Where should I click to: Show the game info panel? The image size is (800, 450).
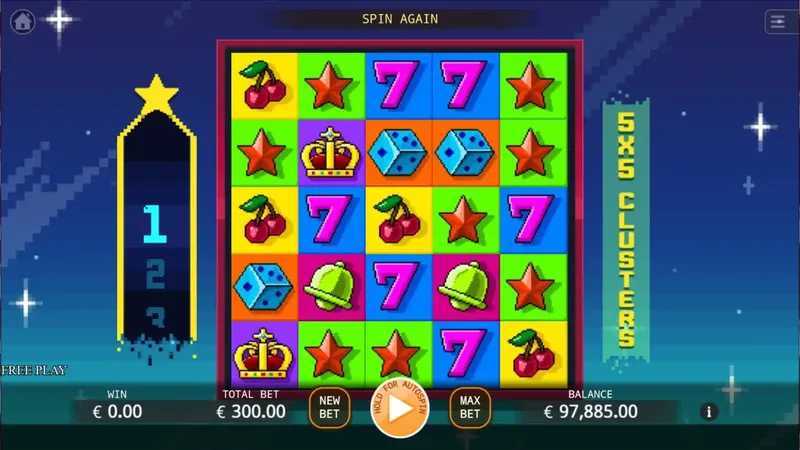710,411
